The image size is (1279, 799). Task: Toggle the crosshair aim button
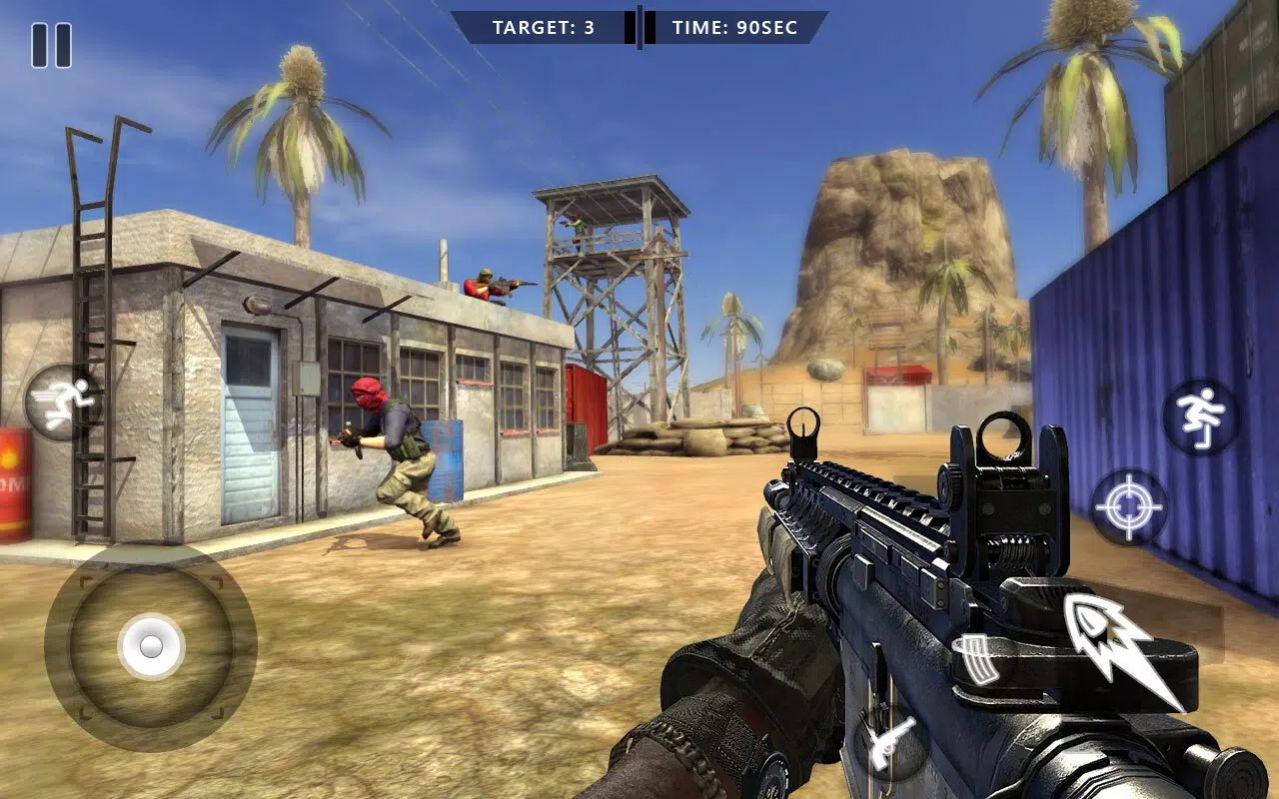[1128, 507]
